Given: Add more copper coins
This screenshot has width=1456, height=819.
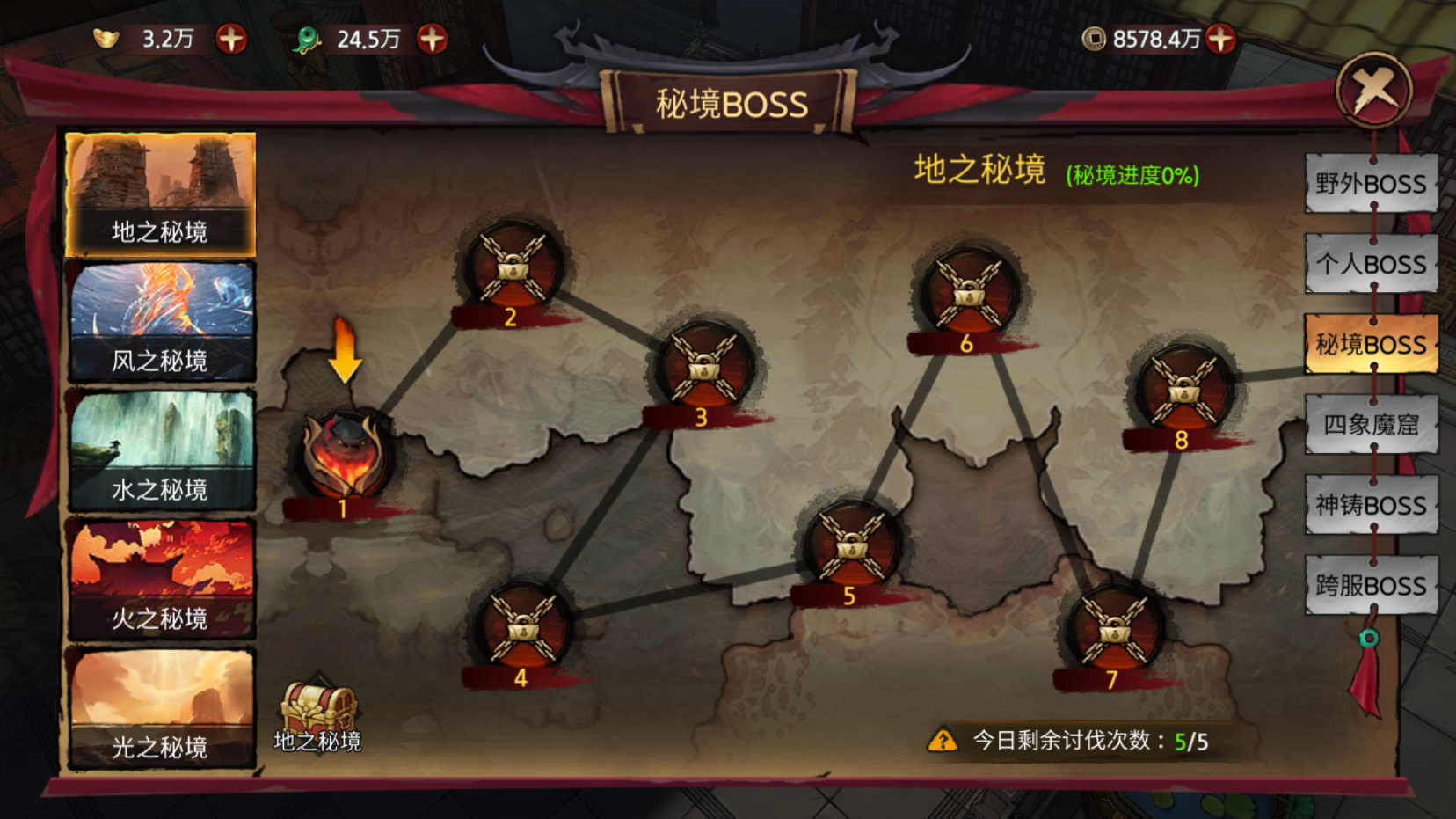Looking at the screenshot, I should tap(1220, 39).
